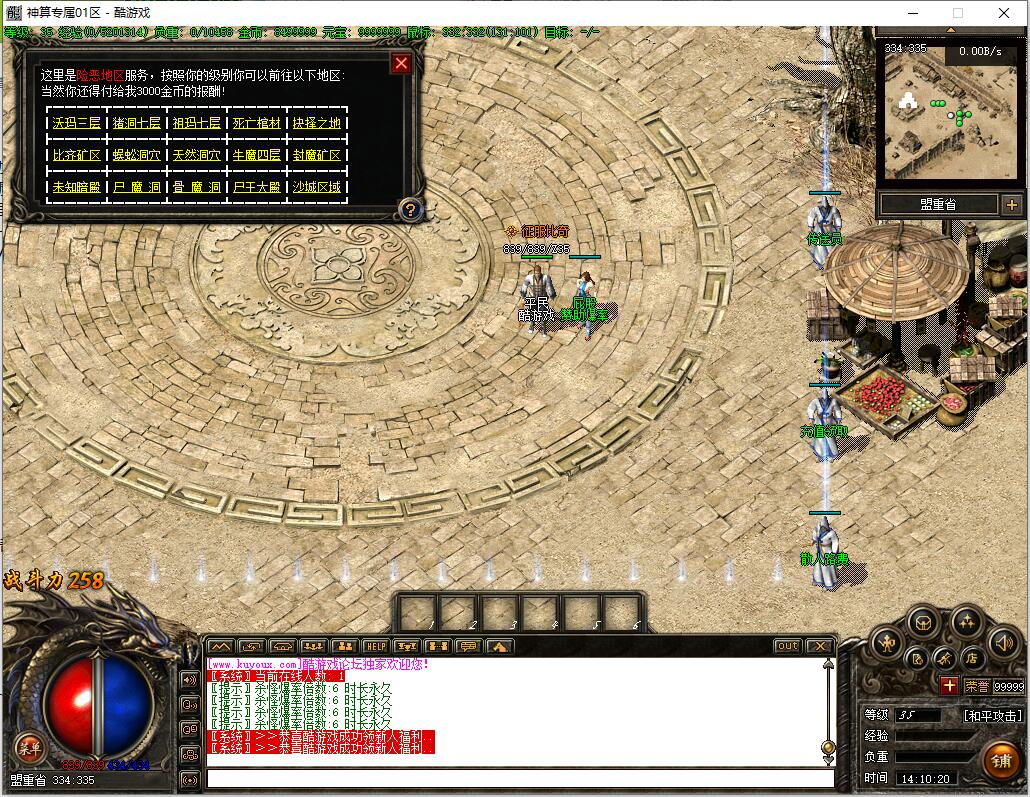The width and height of the screenshot is (1030, 797).
Task: Click the HELP button above chat
Action: tap(375, 646)
